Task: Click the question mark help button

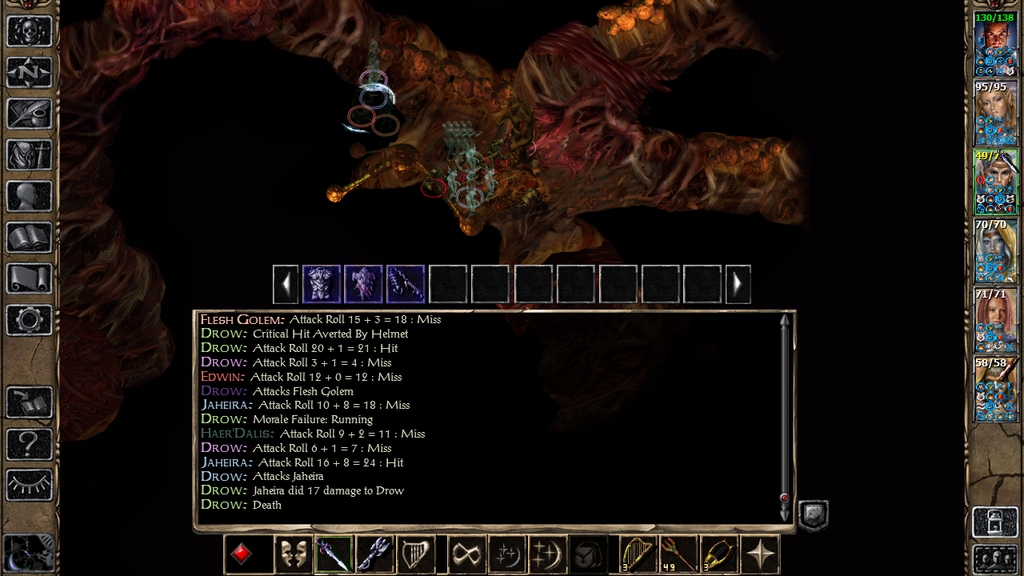Action: 29,443
